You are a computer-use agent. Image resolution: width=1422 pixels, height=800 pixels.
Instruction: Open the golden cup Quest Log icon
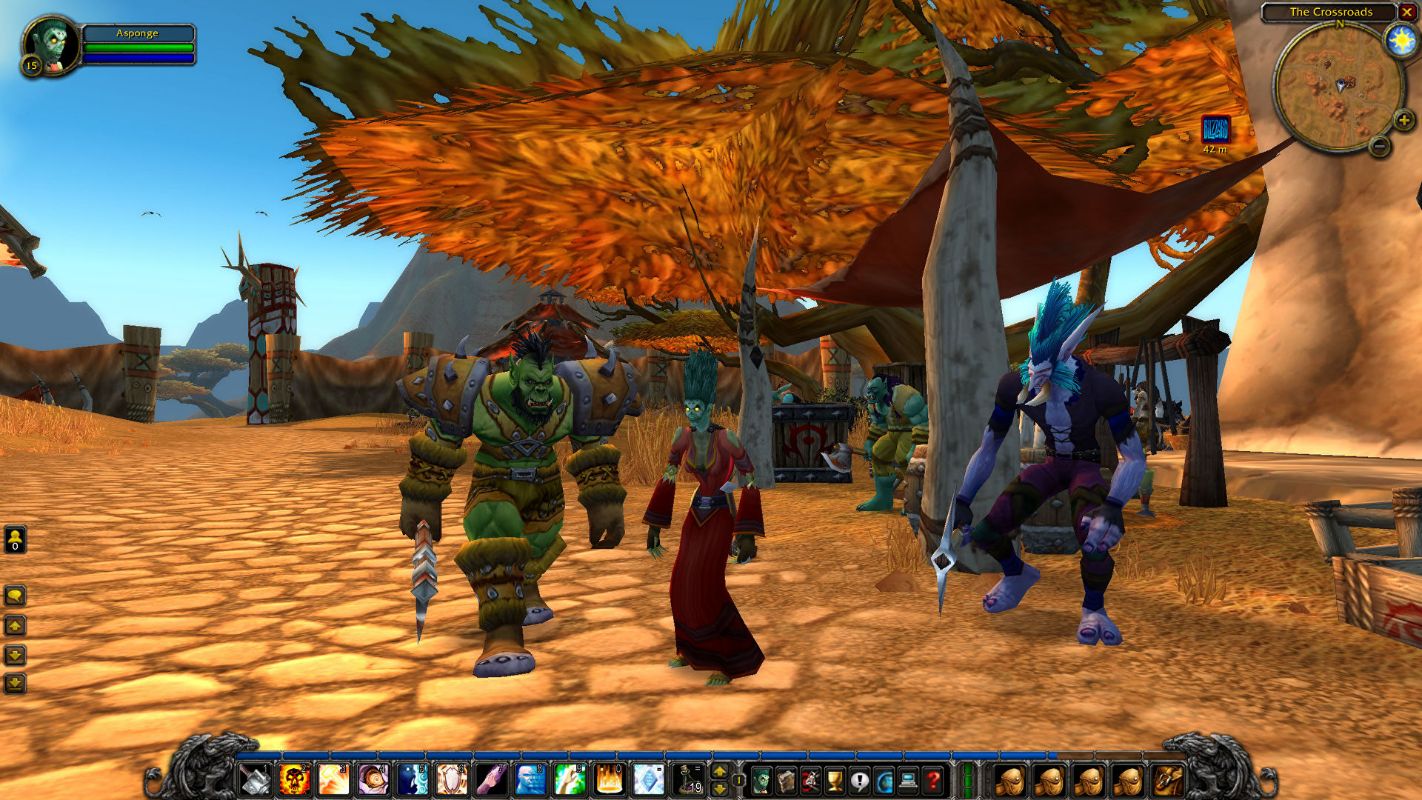(x=834, y=780)
